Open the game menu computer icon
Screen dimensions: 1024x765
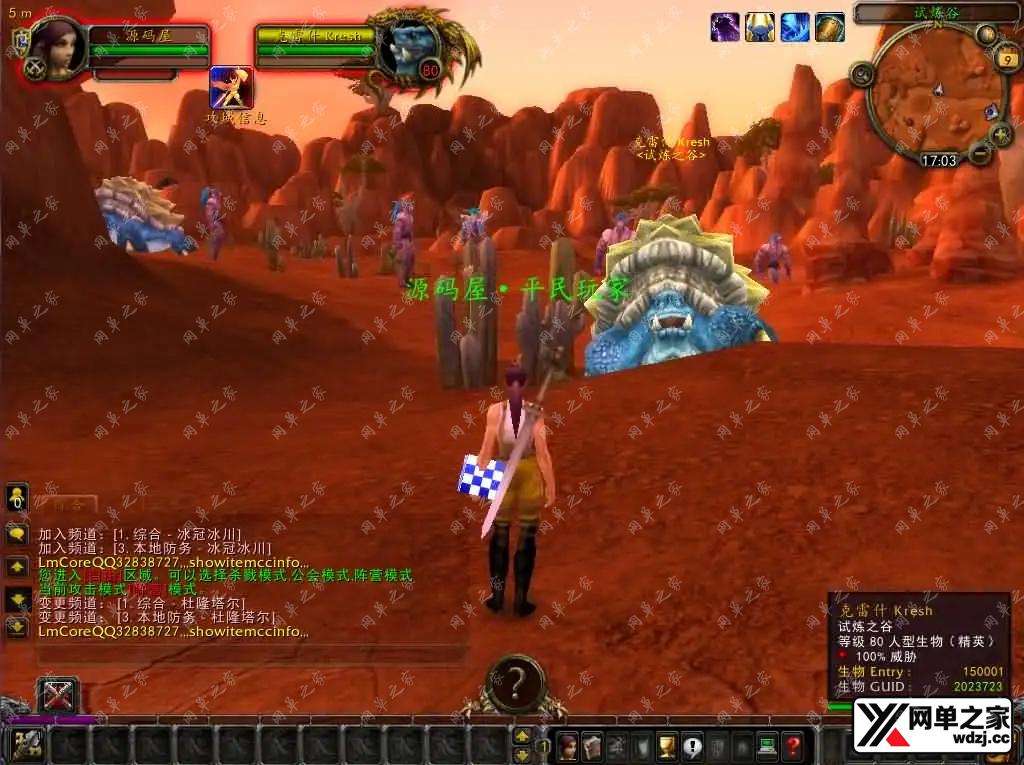(x=767, y=745)
